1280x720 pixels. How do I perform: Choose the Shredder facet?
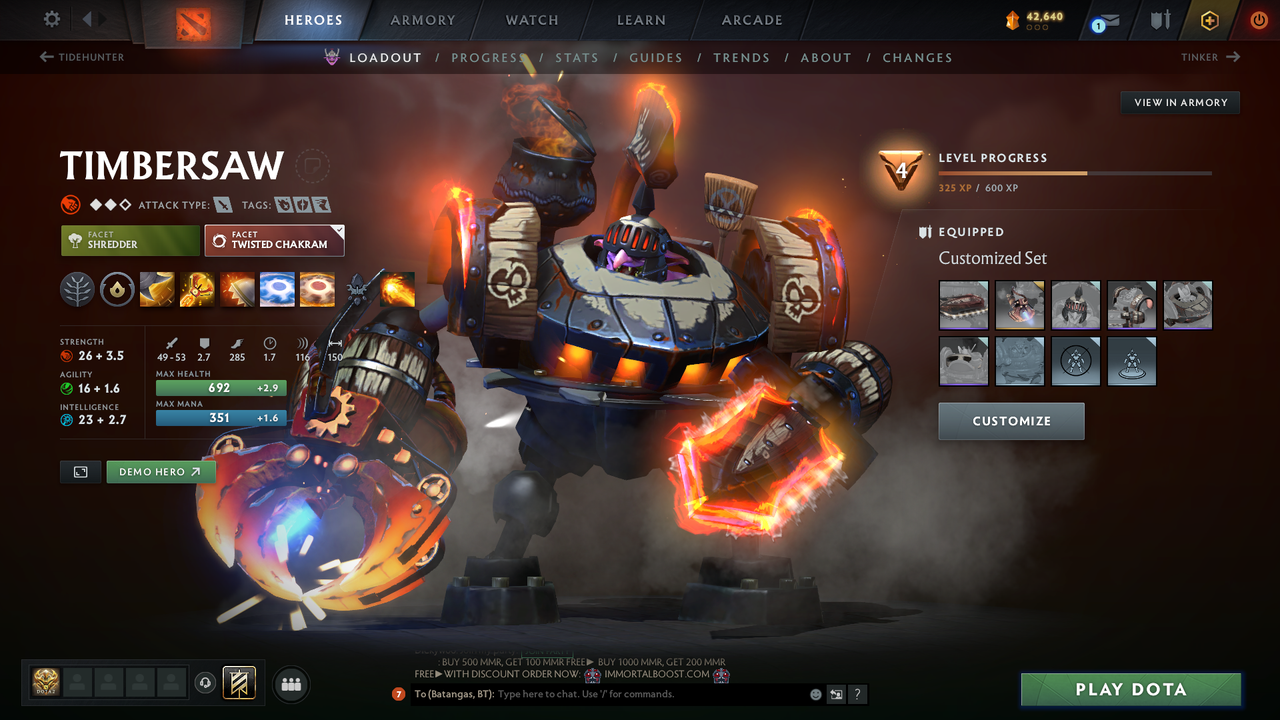(x=130, y=240)
